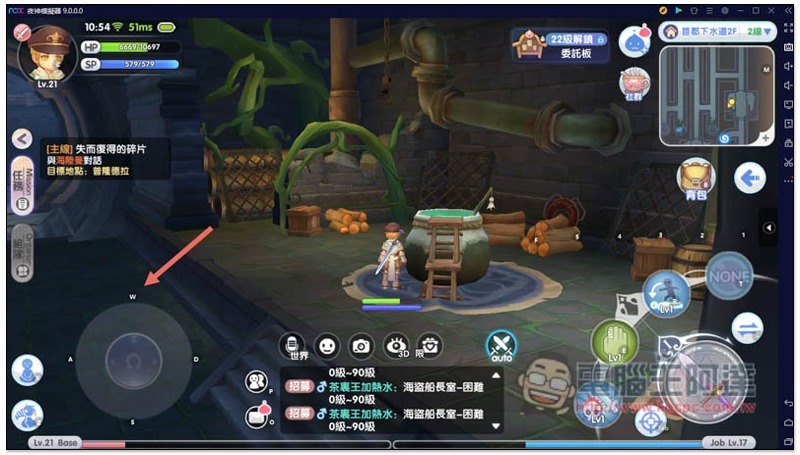Viewport: 800px width, 455px height.
Task: Switch to the 組隊 party tab
Action: [x=19, y=255]
